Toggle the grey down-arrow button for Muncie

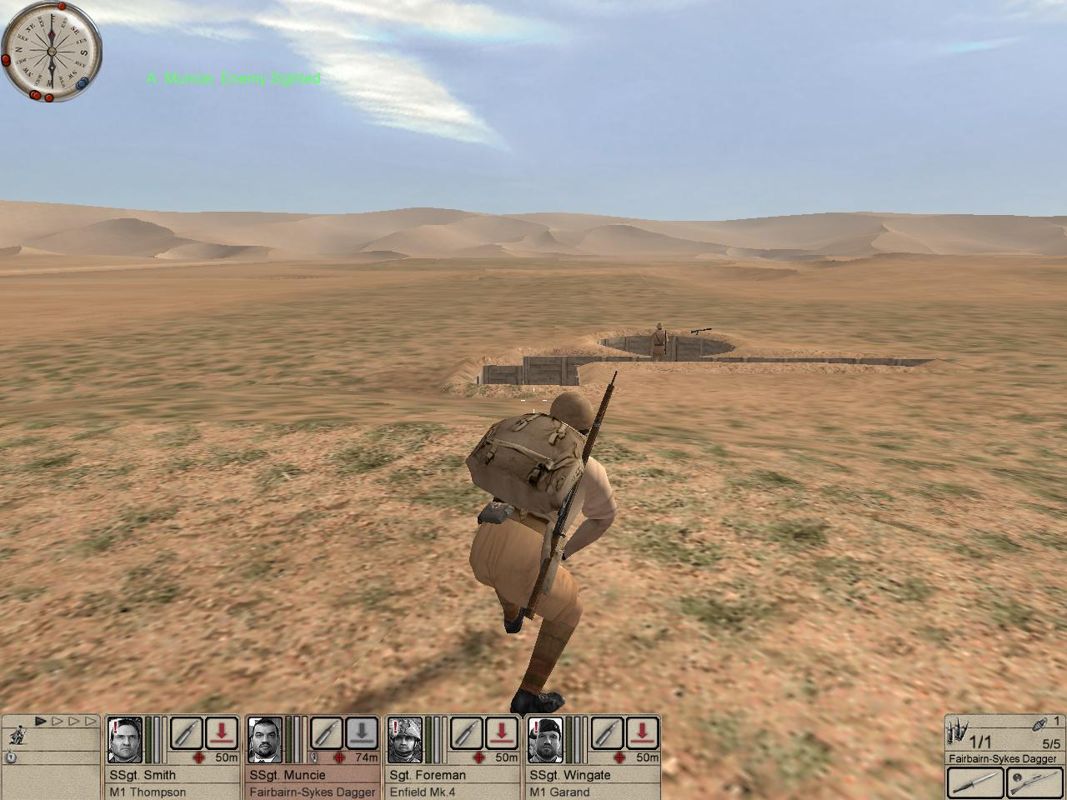pos(361,733)
